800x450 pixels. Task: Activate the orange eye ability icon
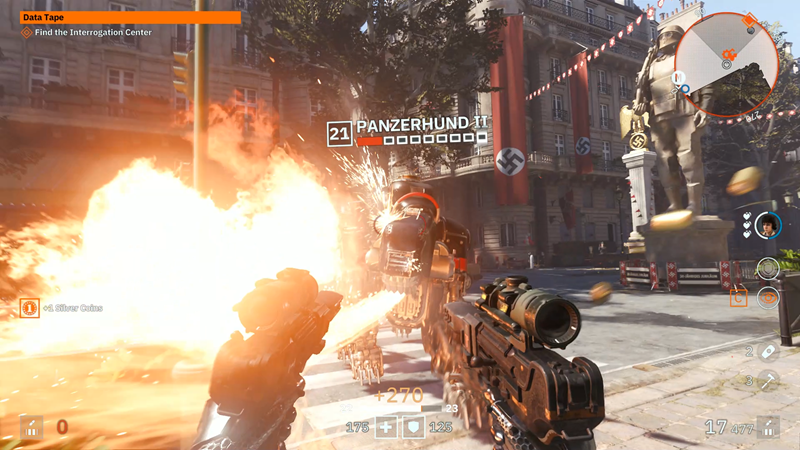click(767, 297)
